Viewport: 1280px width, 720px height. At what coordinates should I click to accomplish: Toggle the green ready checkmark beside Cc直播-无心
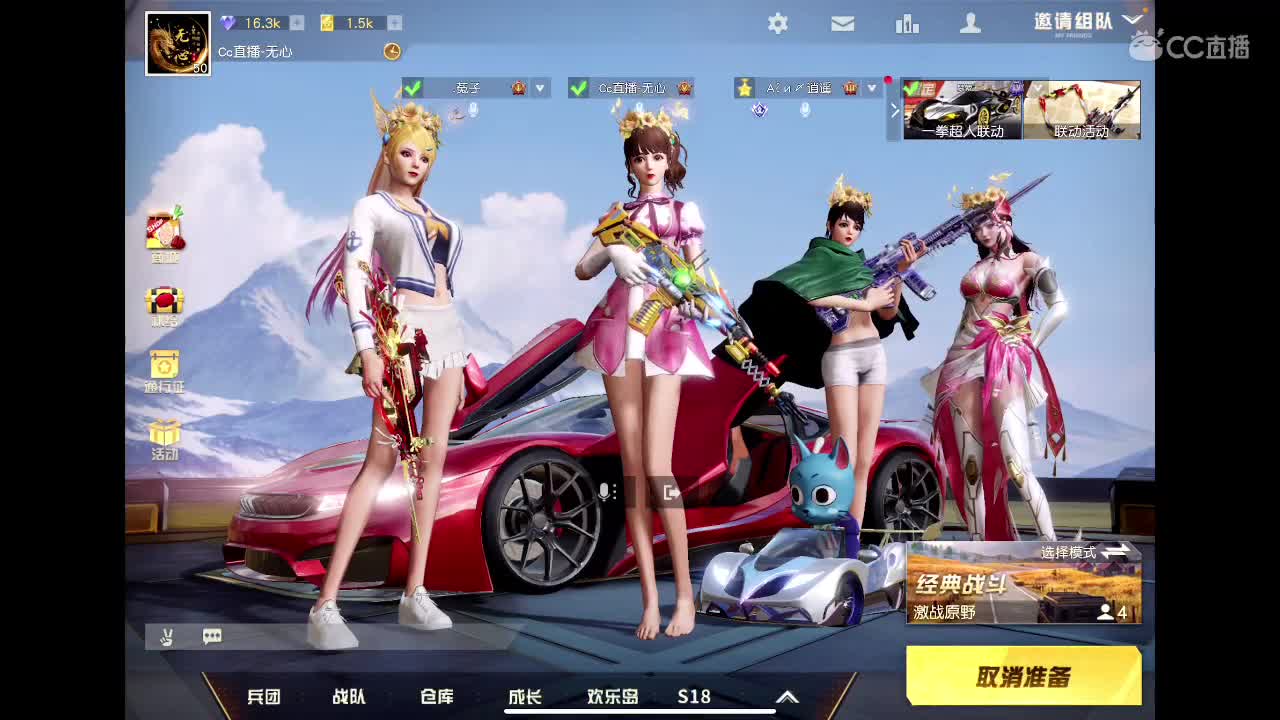point(577,87)
